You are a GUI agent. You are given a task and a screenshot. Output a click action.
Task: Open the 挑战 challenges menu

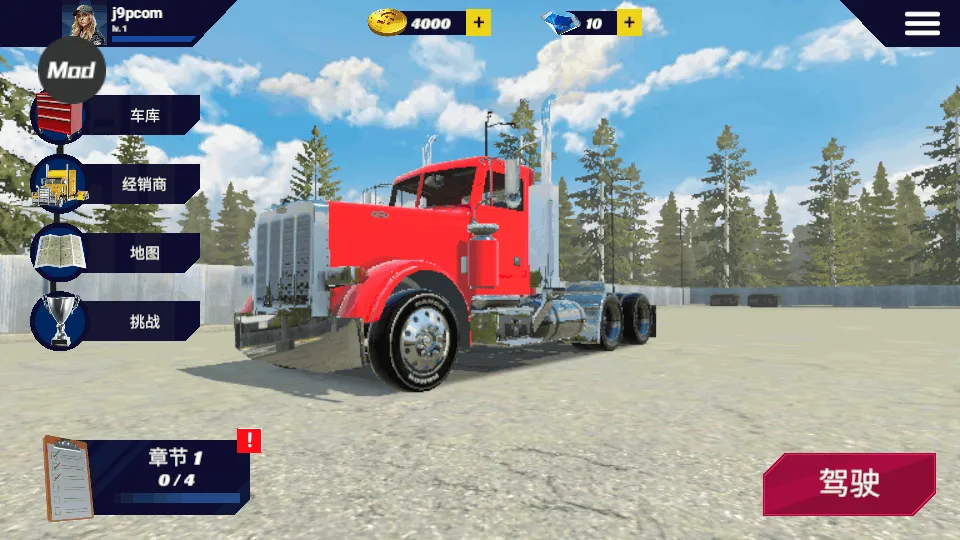[130, 322]
